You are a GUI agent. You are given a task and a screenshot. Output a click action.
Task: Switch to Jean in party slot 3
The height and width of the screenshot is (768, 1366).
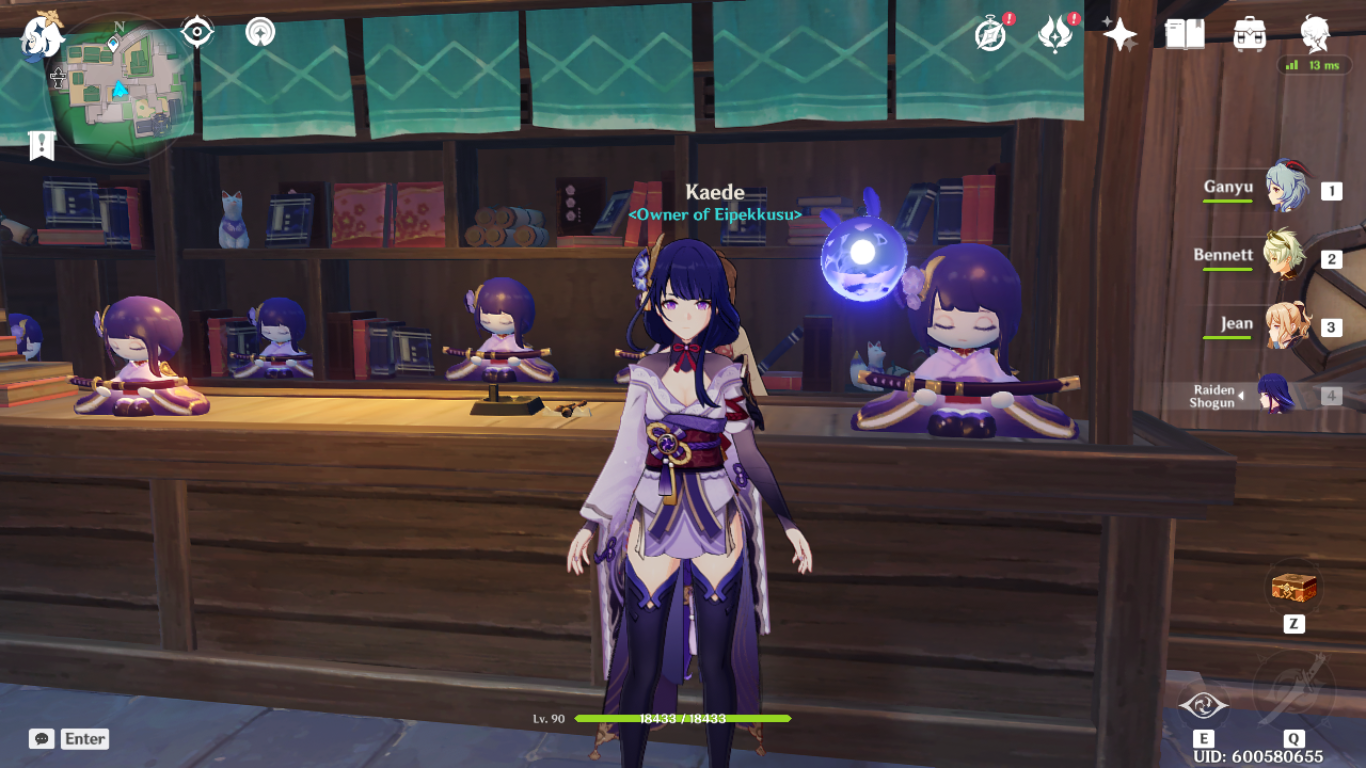pyautogui.click(x=1286, y=323)
